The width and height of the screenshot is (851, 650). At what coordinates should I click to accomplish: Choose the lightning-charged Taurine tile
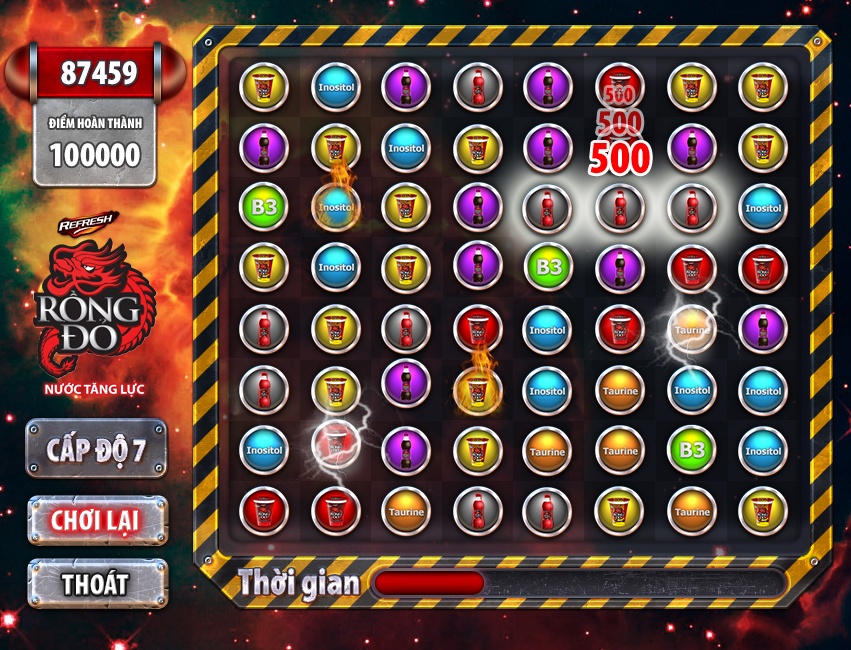click(691, 329)
